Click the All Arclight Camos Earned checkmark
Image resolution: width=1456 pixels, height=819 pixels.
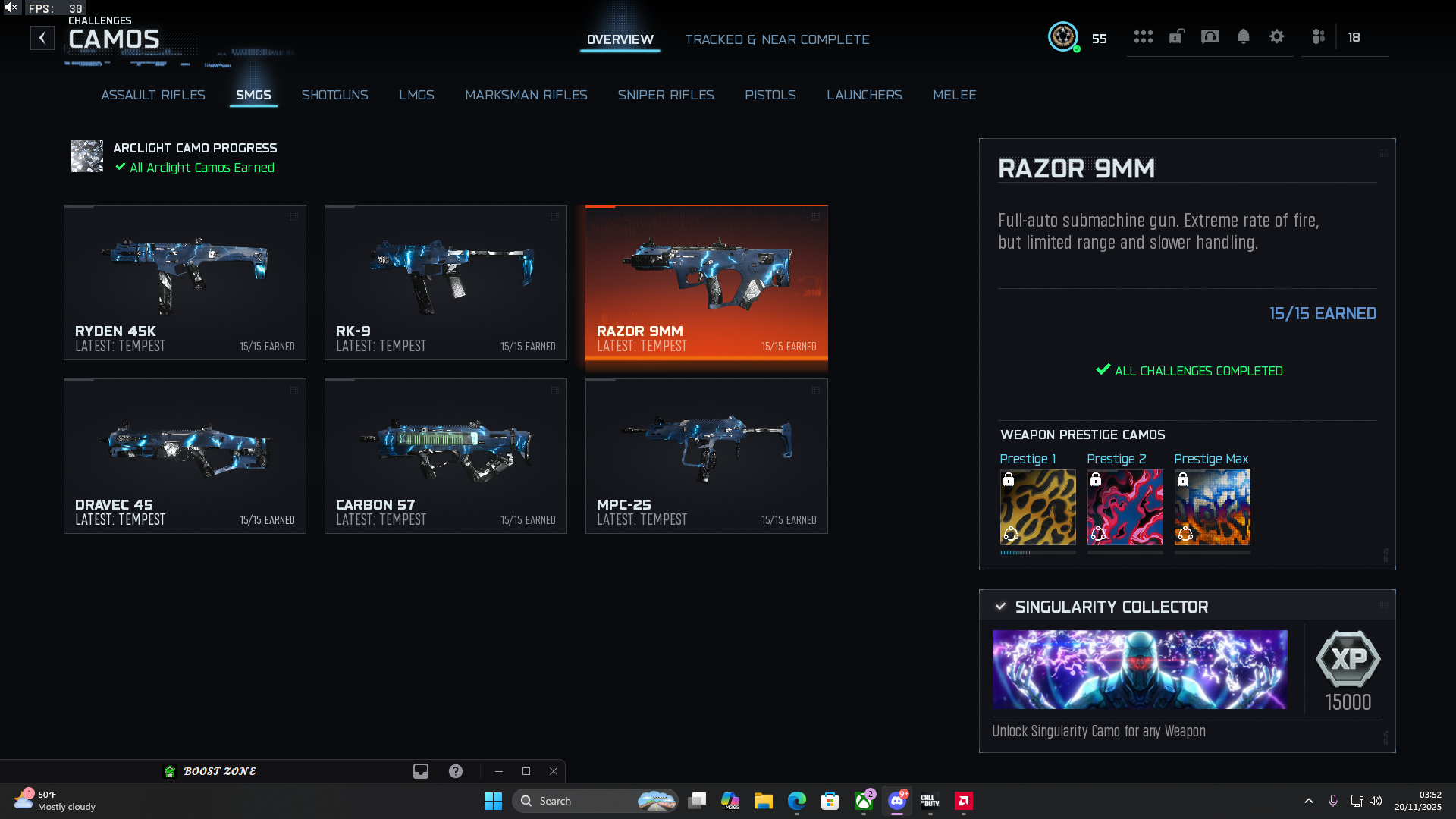pyautogui.click(x=119, y=168)
